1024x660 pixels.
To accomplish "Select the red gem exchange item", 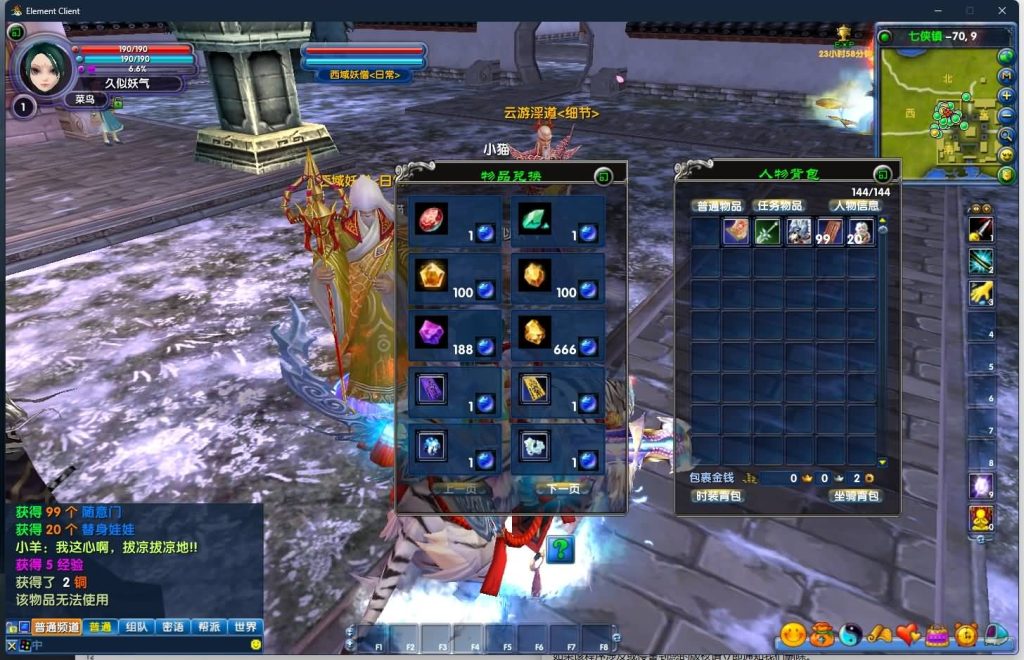I will [x=431, y=219].
